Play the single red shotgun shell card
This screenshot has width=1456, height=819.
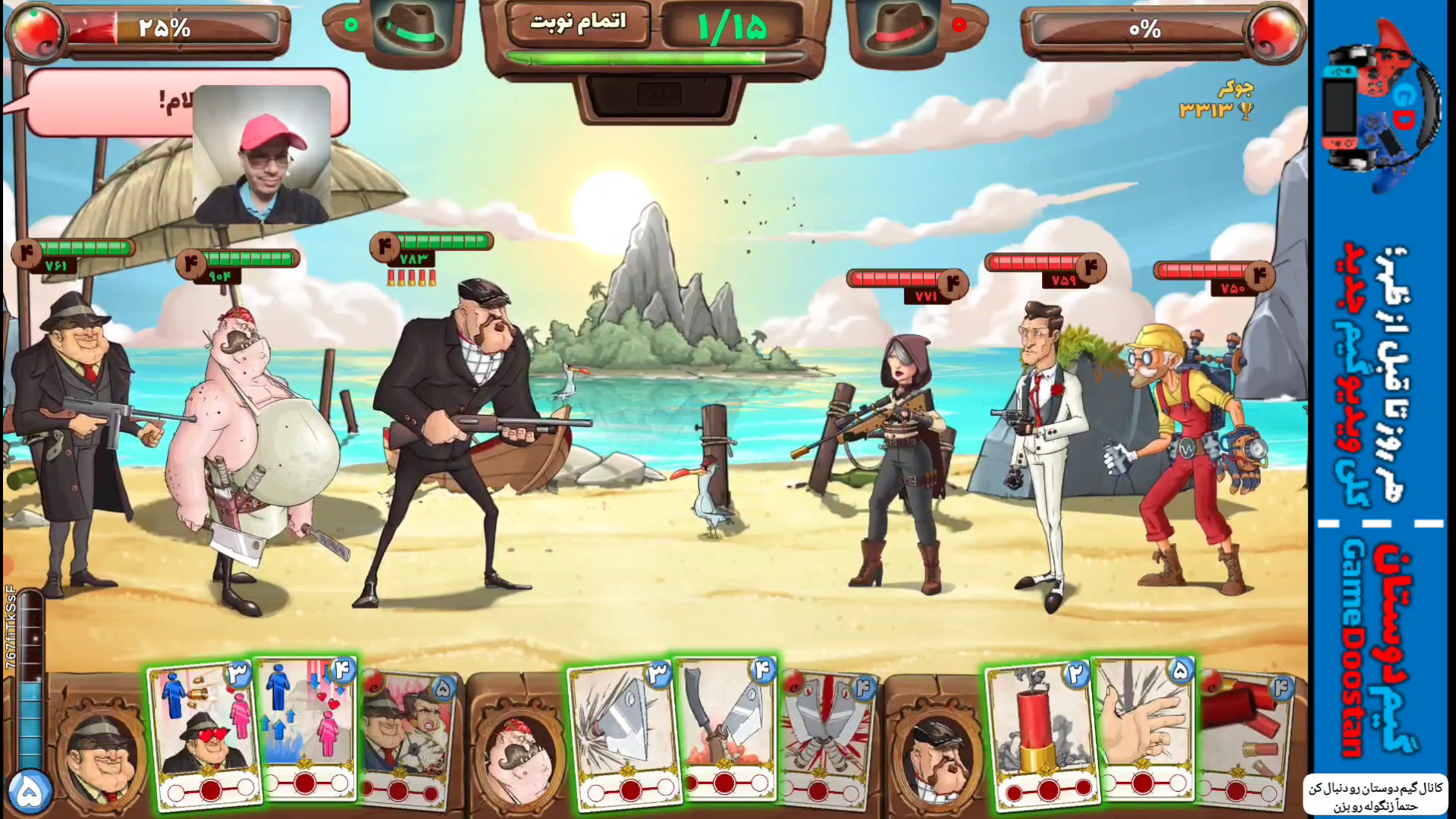[1040, 732]
